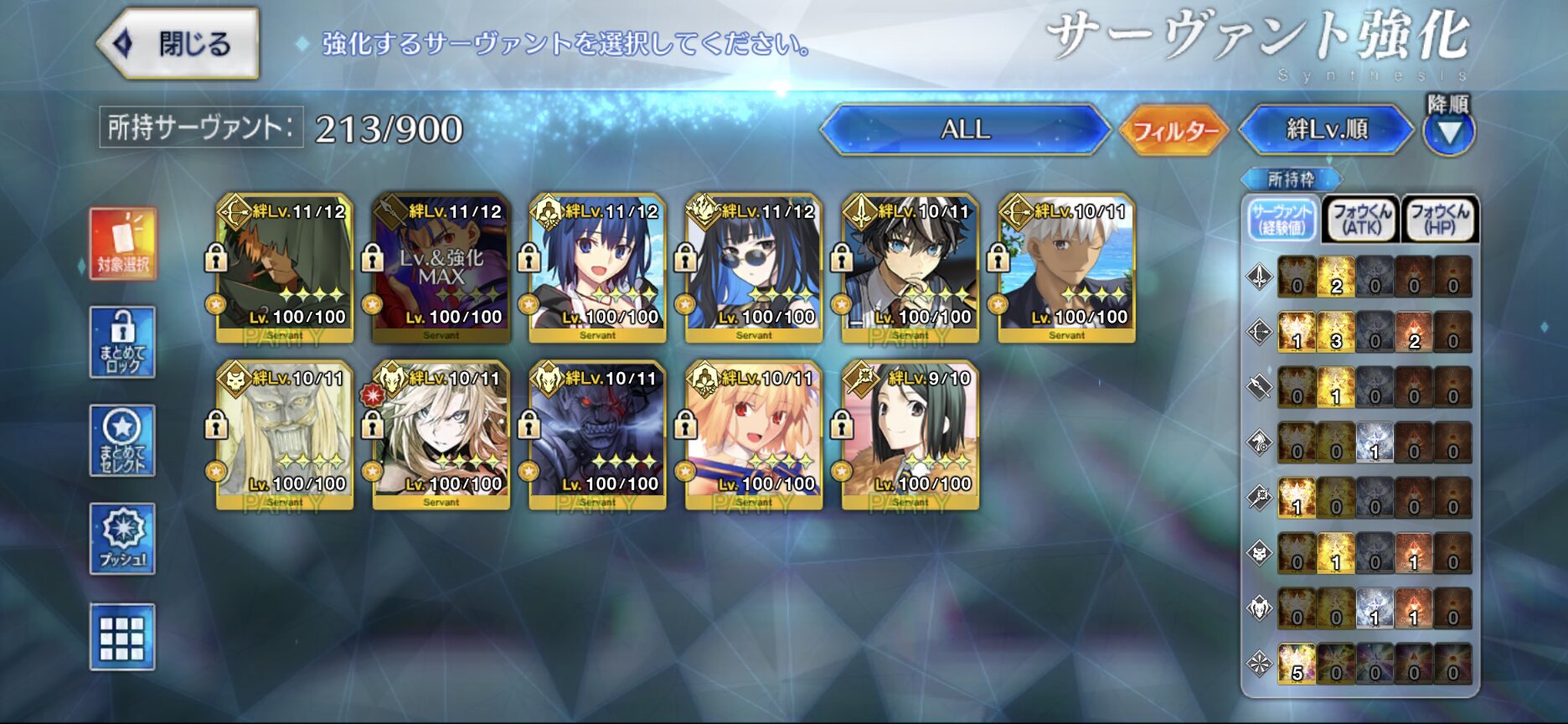Click the プッシュ! button
The image size is (1568, 724).
(x=122, y=539)
